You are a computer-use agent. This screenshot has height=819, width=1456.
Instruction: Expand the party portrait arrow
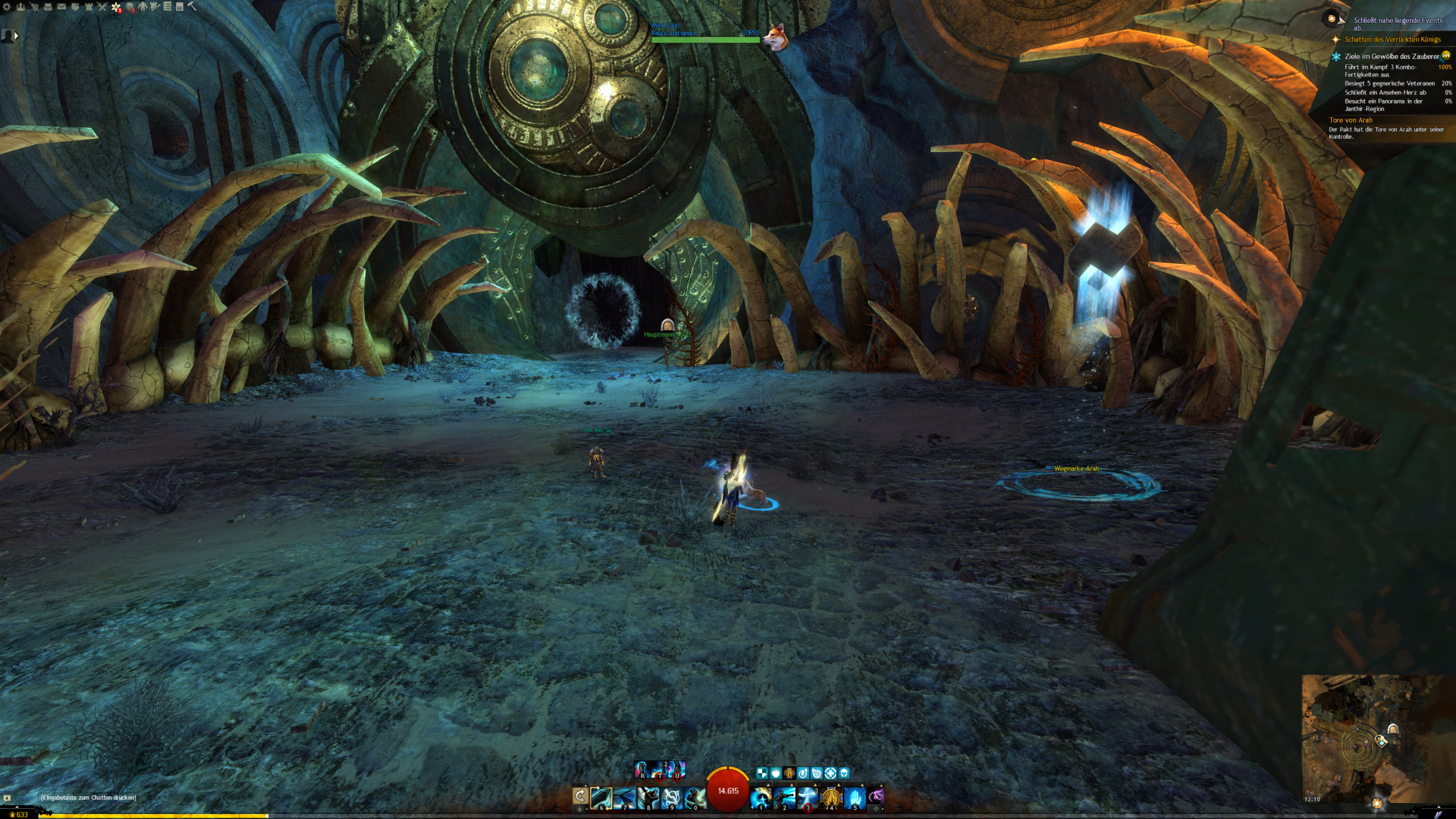point(16,36)
